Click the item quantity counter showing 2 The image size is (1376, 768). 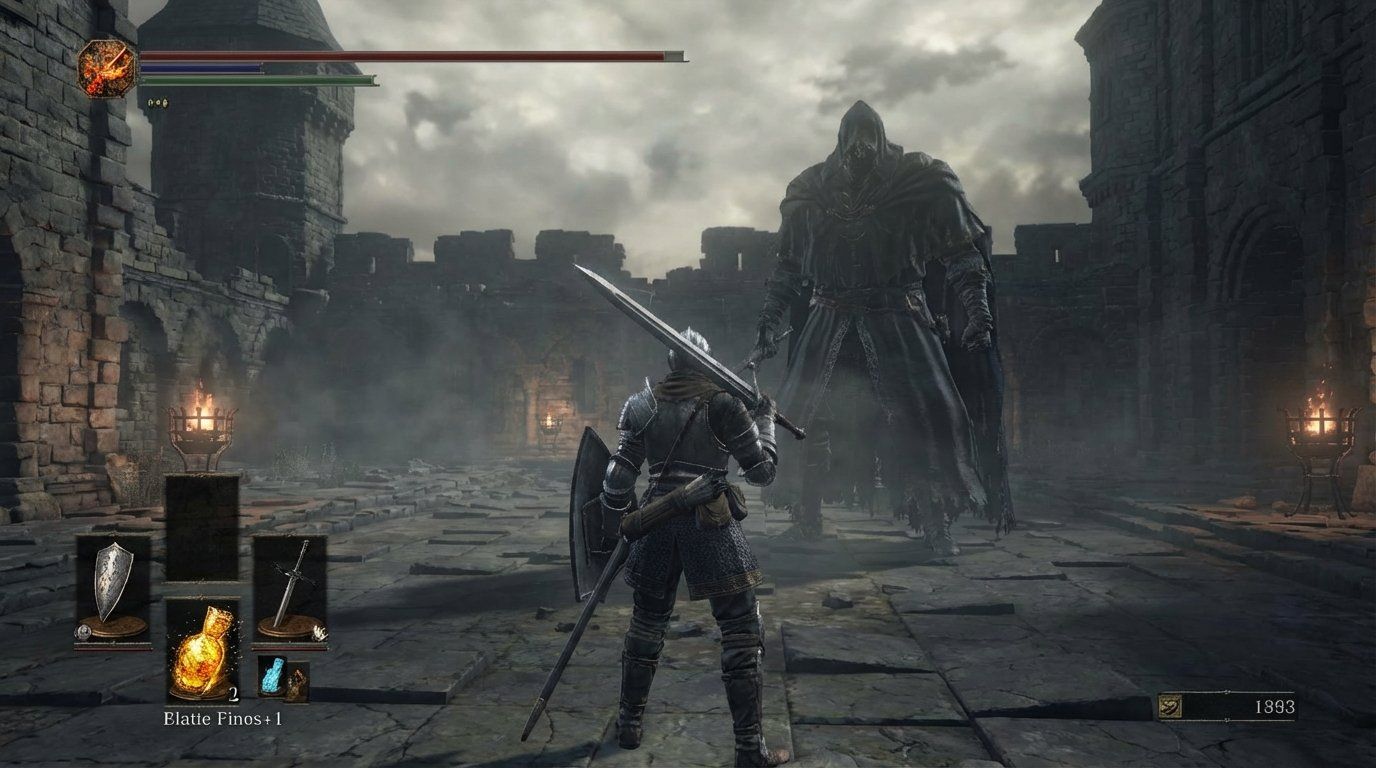(x=232, y=694)
